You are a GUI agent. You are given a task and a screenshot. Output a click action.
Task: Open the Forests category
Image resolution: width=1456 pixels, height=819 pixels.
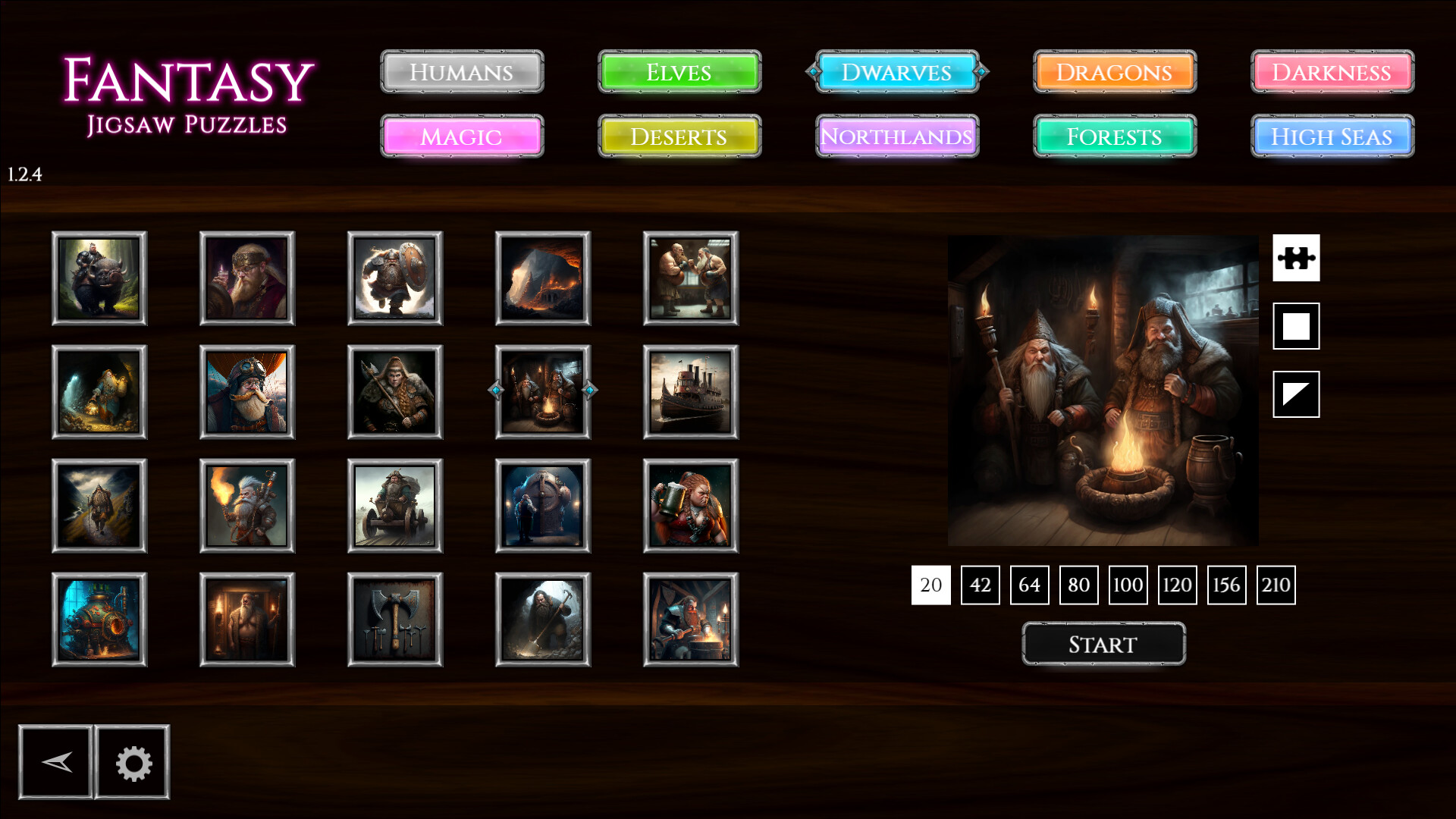point(1114,137)
